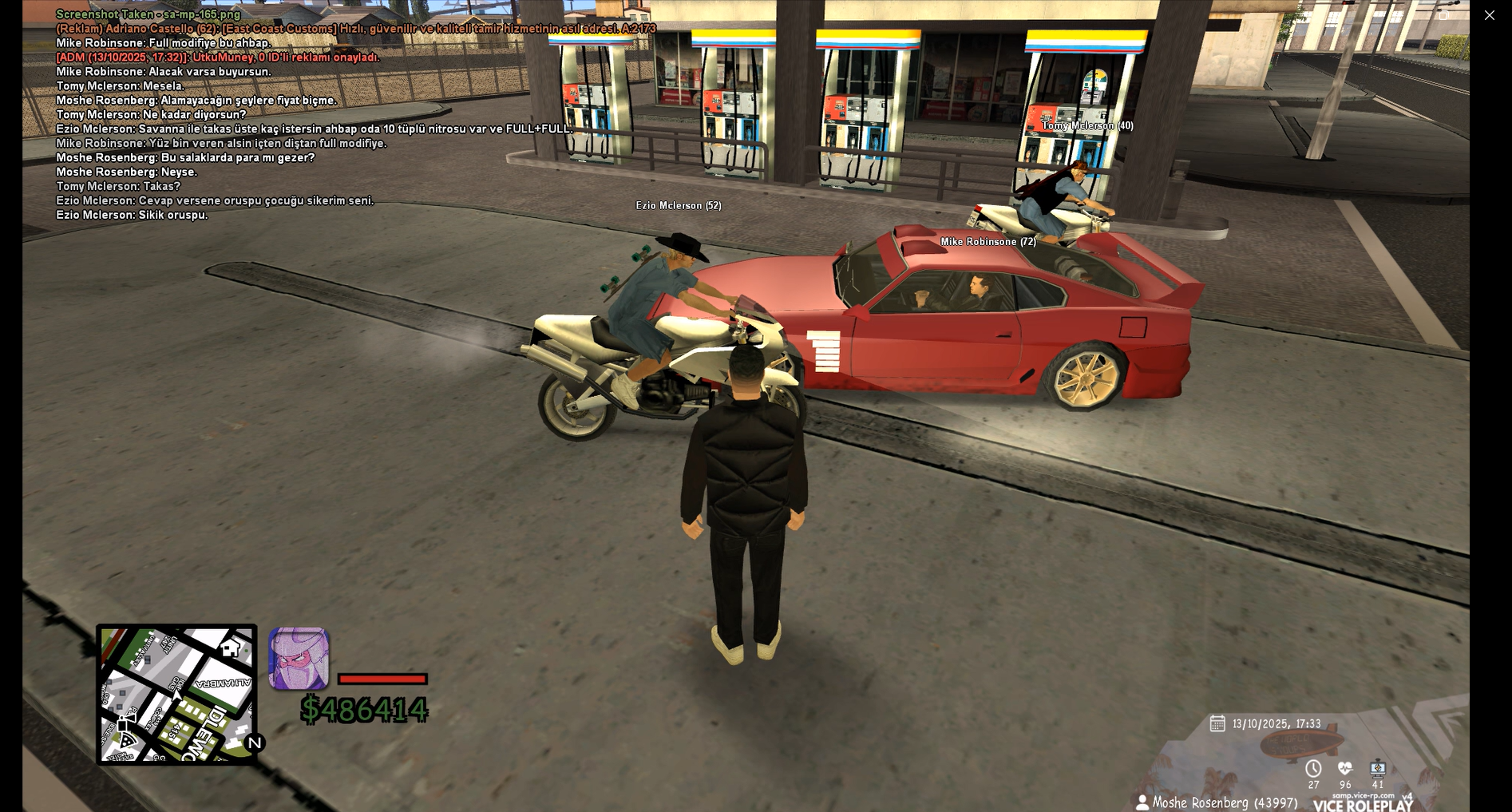Select the house marker on the minimap
Image resolution: width=1512 pixels, height=812 pixels.
tap(231, 648)
